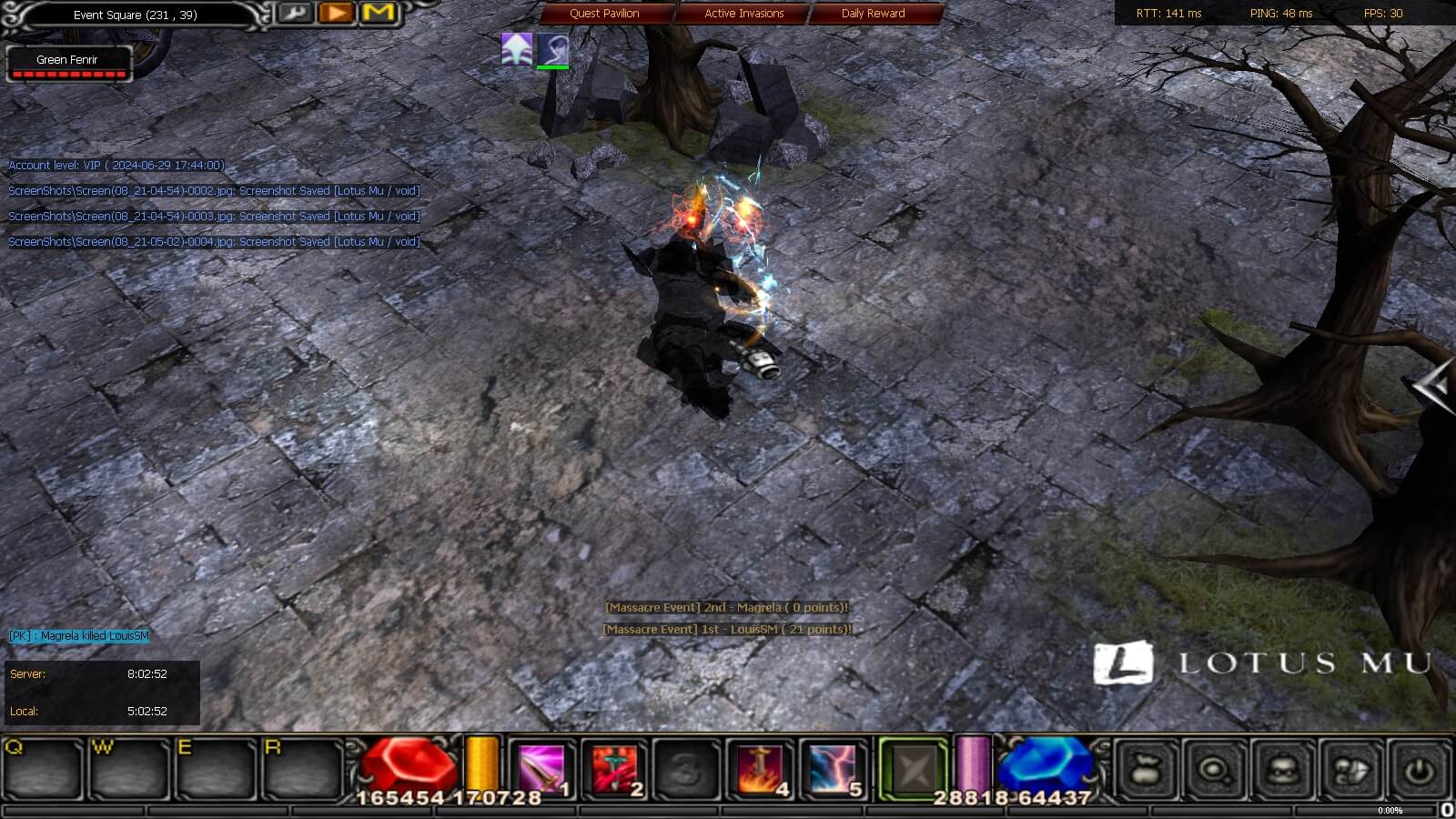This screenshot has width=1456, height=819.
Task: Open the Active Invasions menu
Action: point(742,14)
